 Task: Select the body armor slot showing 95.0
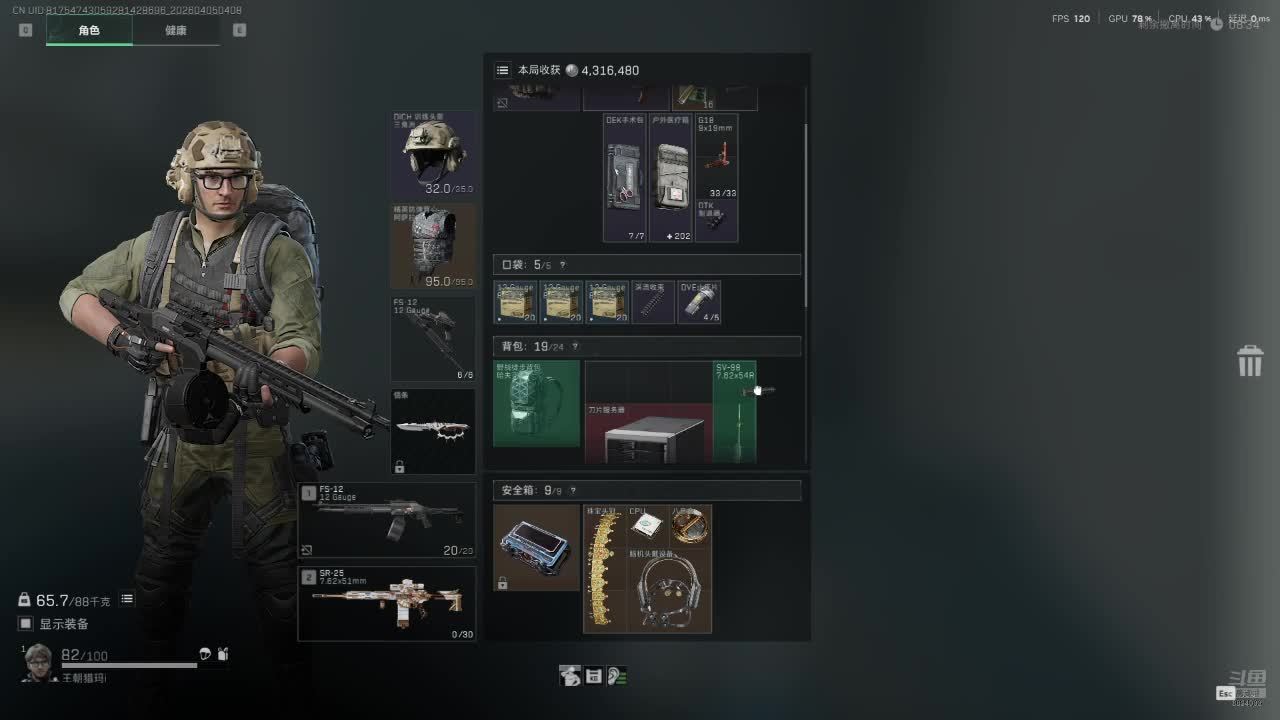click(433, 247)
